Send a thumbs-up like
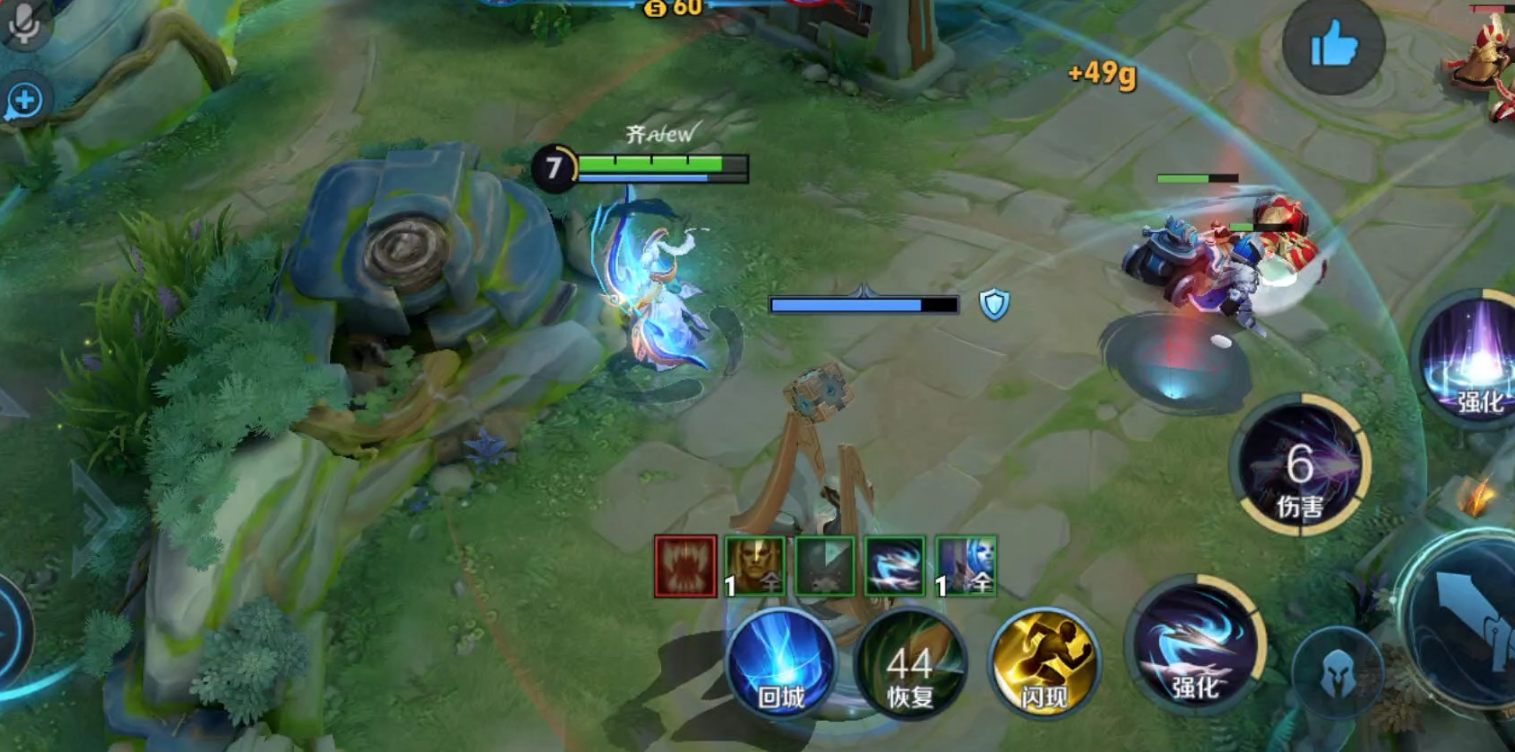This screenshot has width=1515, height=752. coord(1333,46)
